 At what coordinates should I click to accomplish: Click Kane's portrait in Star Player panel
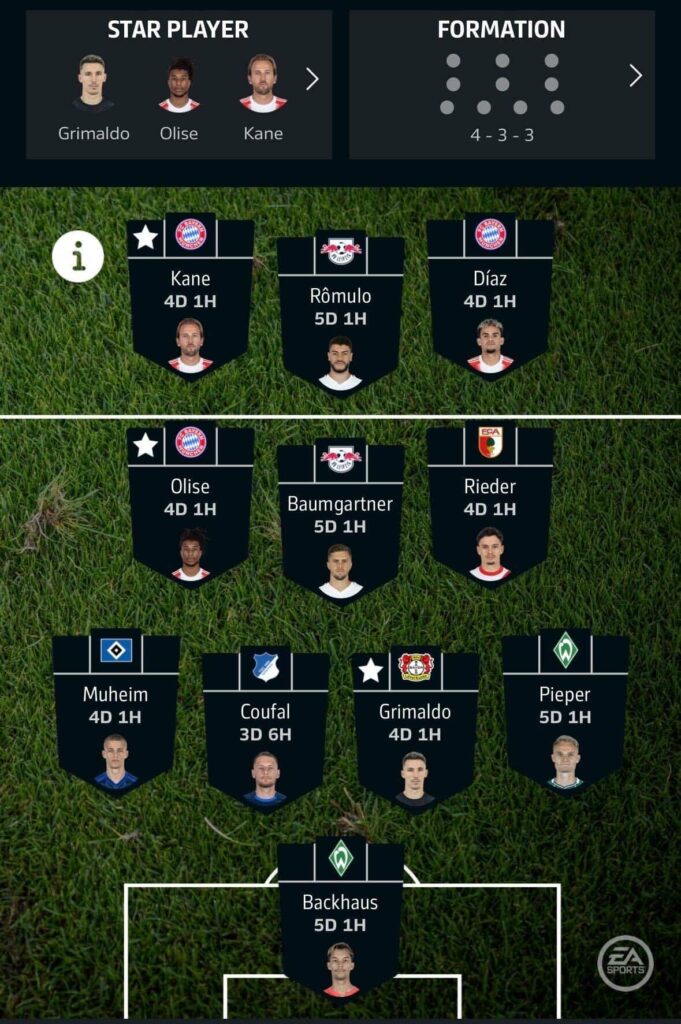tap(263, 83)
